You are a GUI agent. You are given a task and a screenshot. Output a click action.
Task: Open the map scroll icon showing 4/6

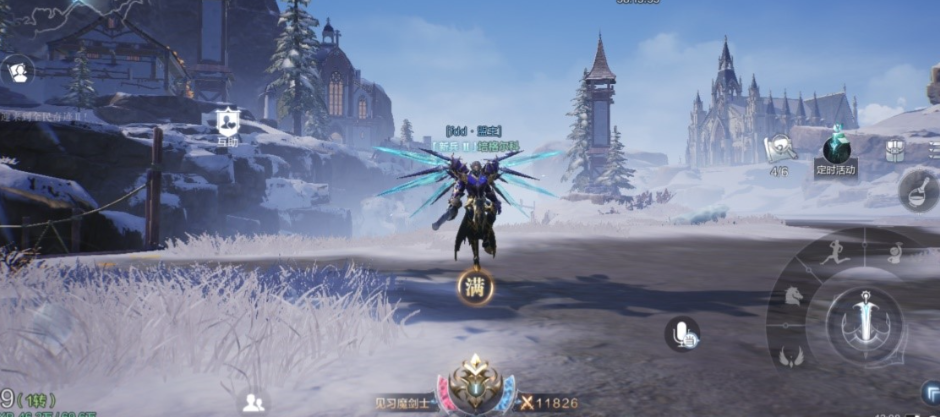click(x=779, y=149)
